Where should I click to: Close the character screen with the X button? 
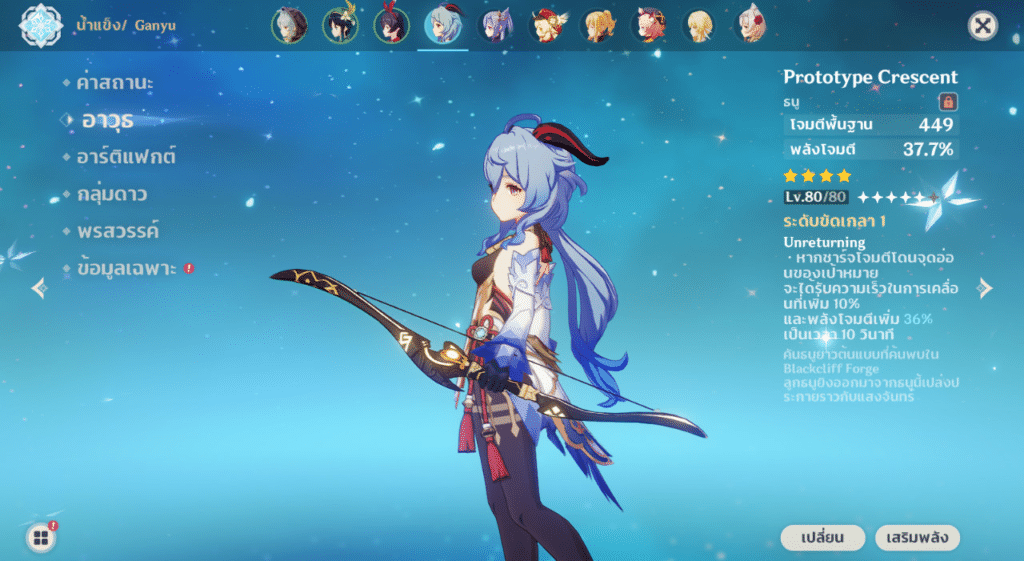click(983, 26)
